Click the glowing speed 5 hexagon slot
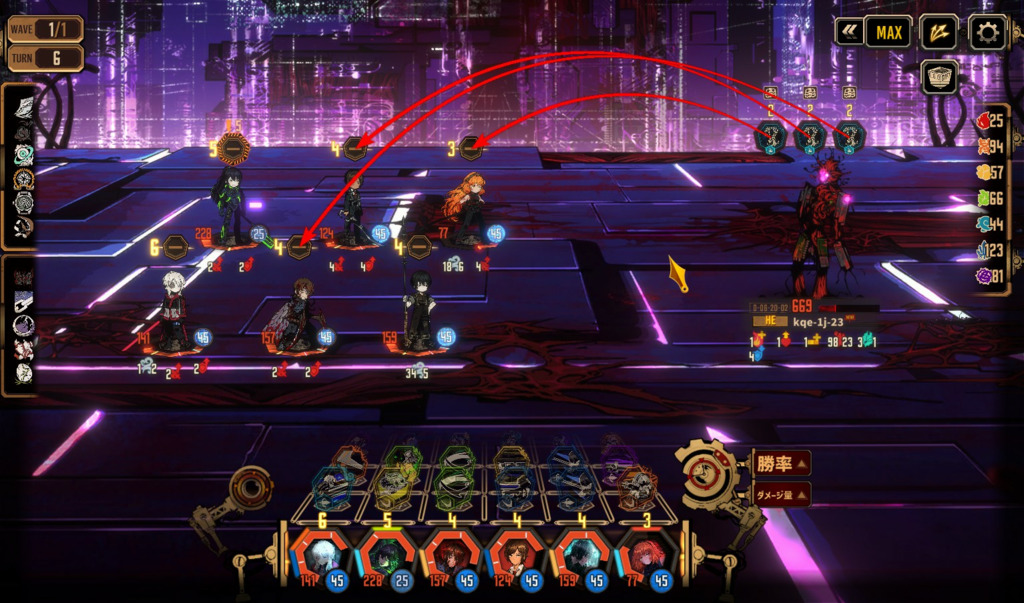 tap(232, 150)
